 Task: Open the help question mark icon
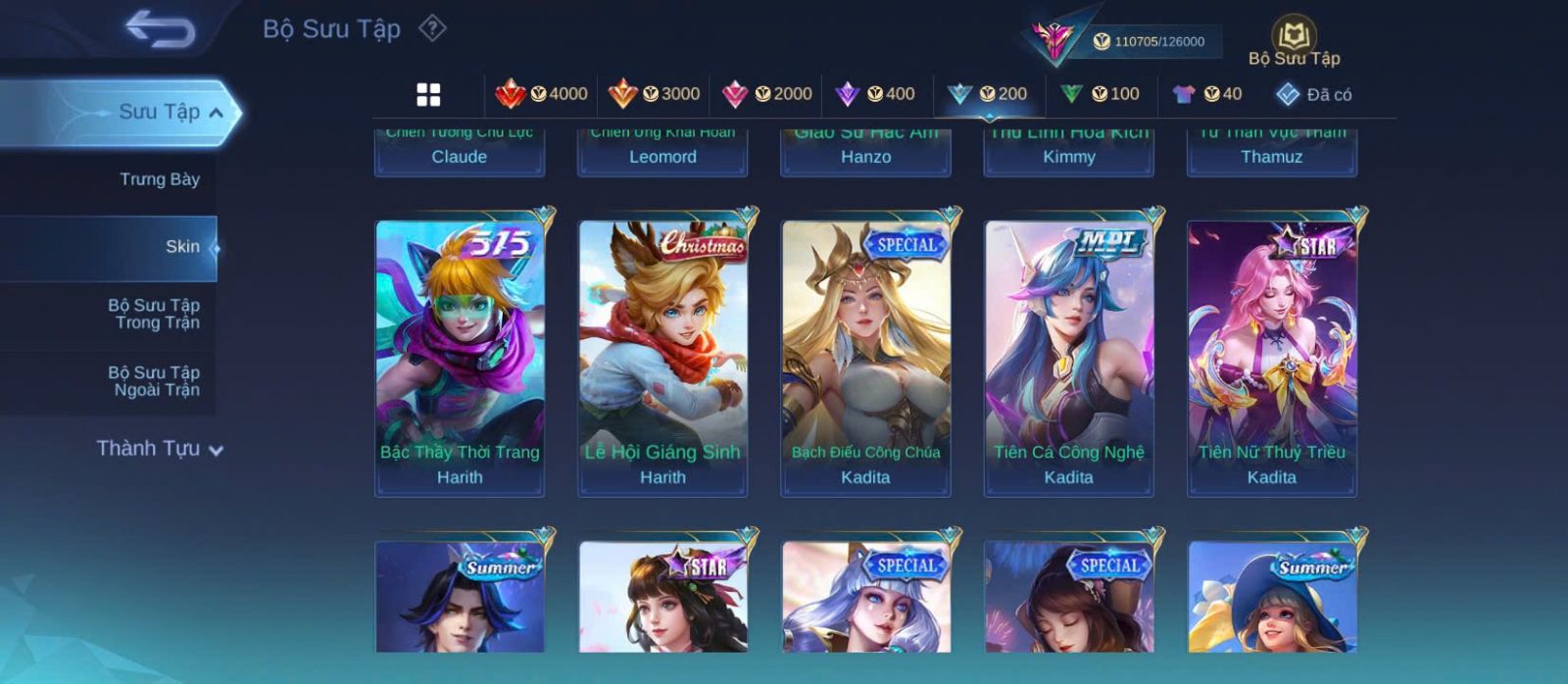[x=432, y=28]
